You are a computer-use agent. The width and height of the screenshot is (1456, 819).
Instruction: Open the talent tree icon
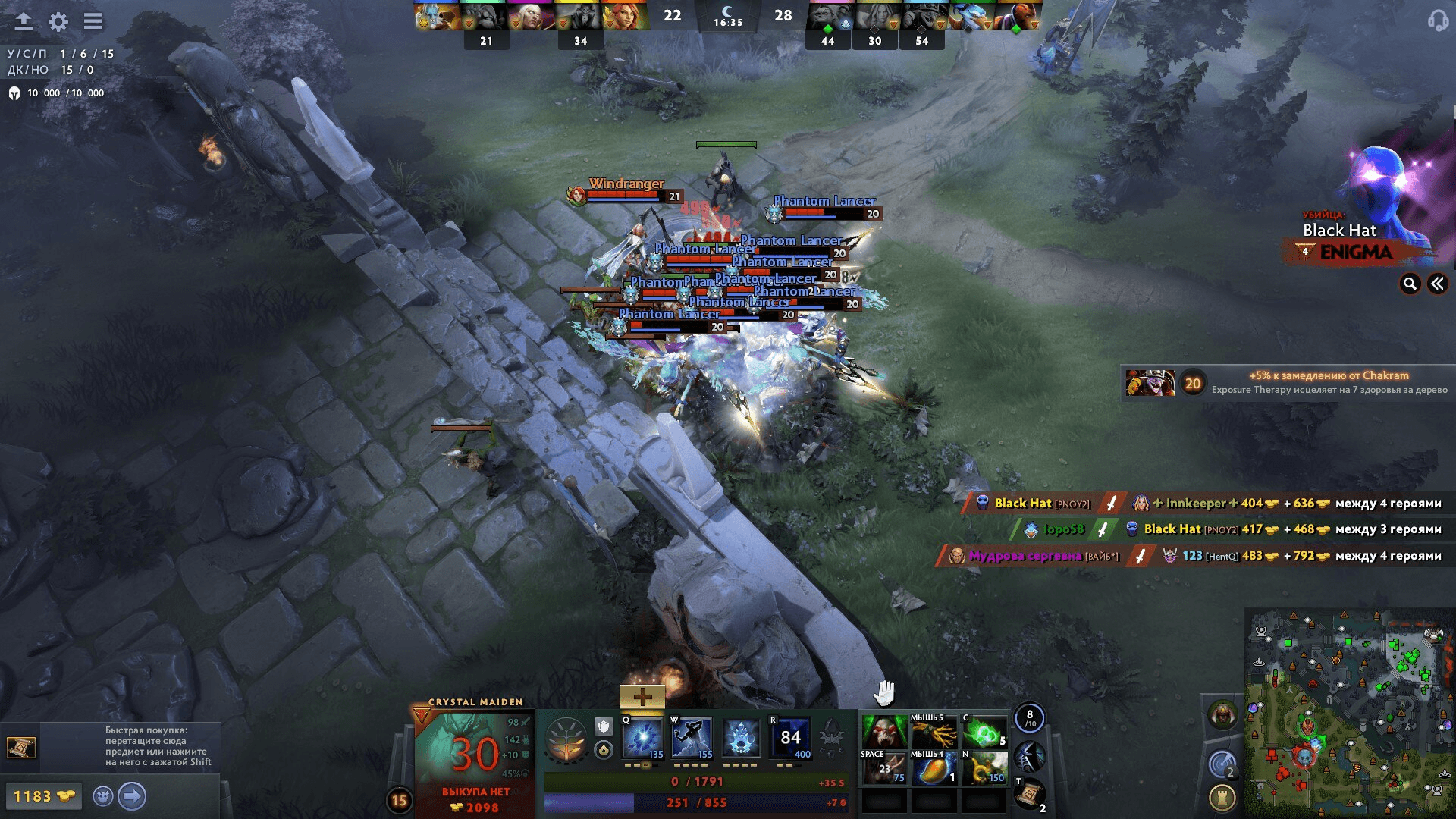[x=566, y=739]
